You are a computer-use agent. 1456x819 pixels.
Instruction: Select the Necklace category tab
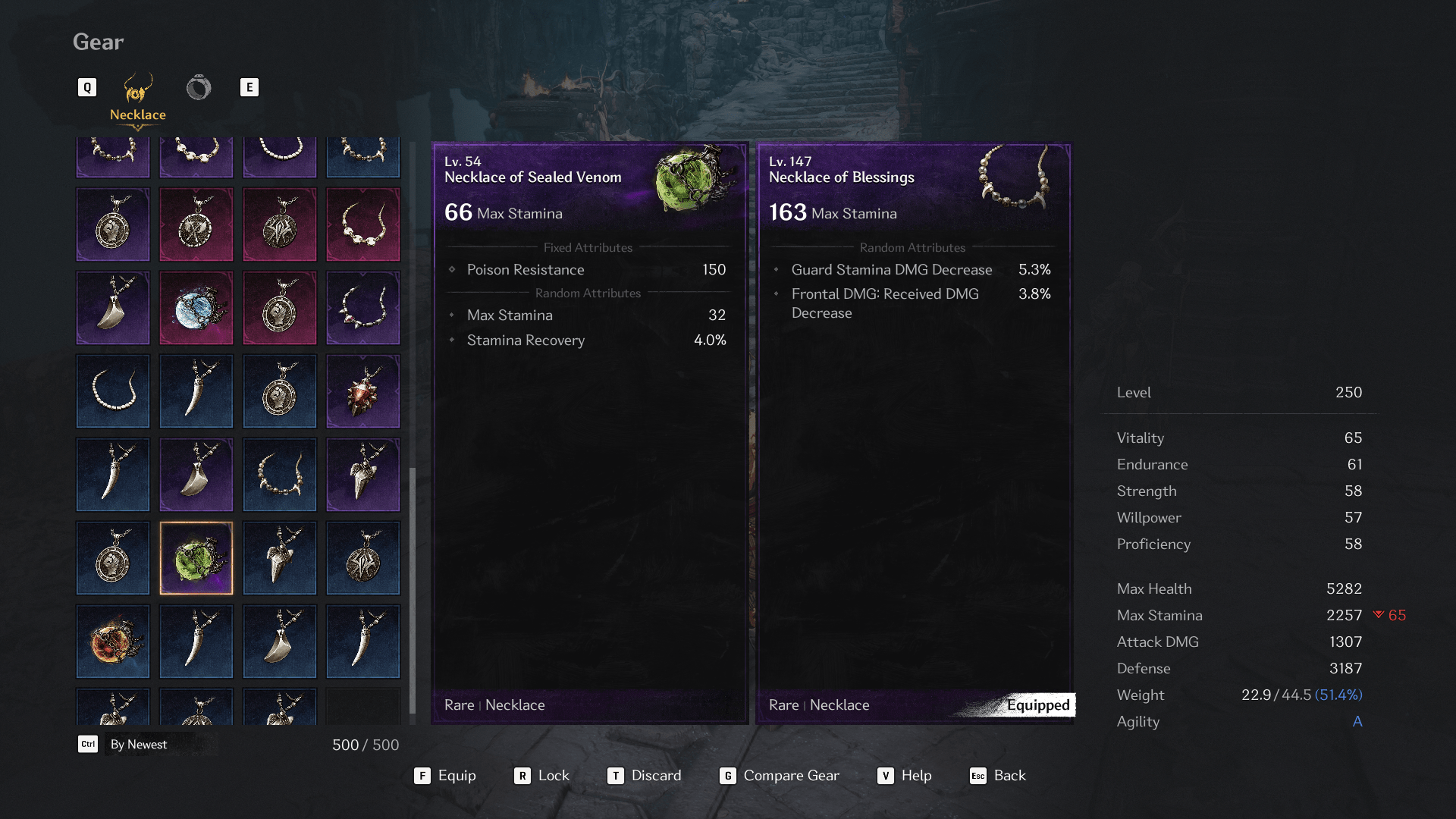[x=137, y=97]
